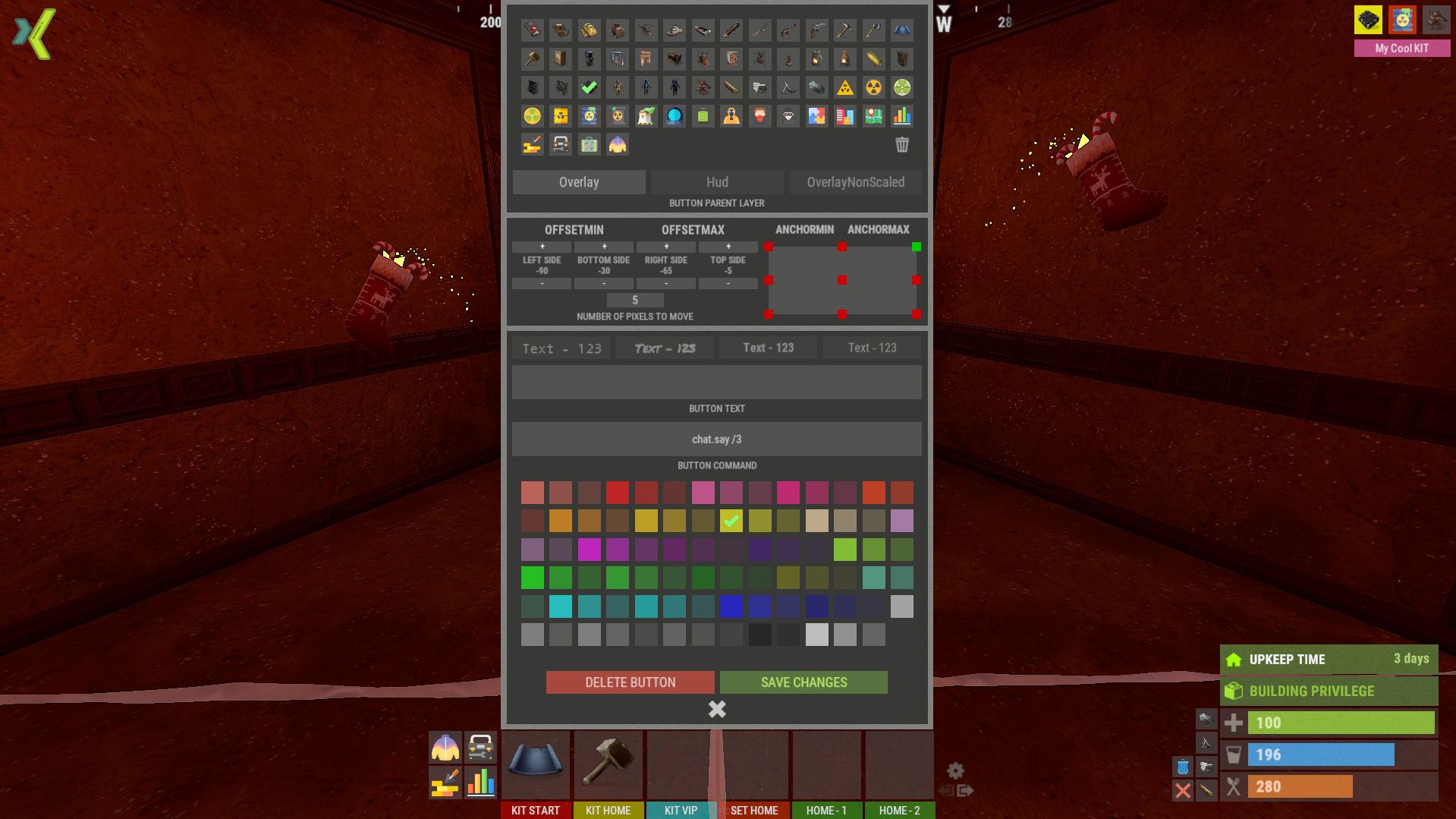Click the trash can icon
This screenshot has height=819, width=1456.
901,144
